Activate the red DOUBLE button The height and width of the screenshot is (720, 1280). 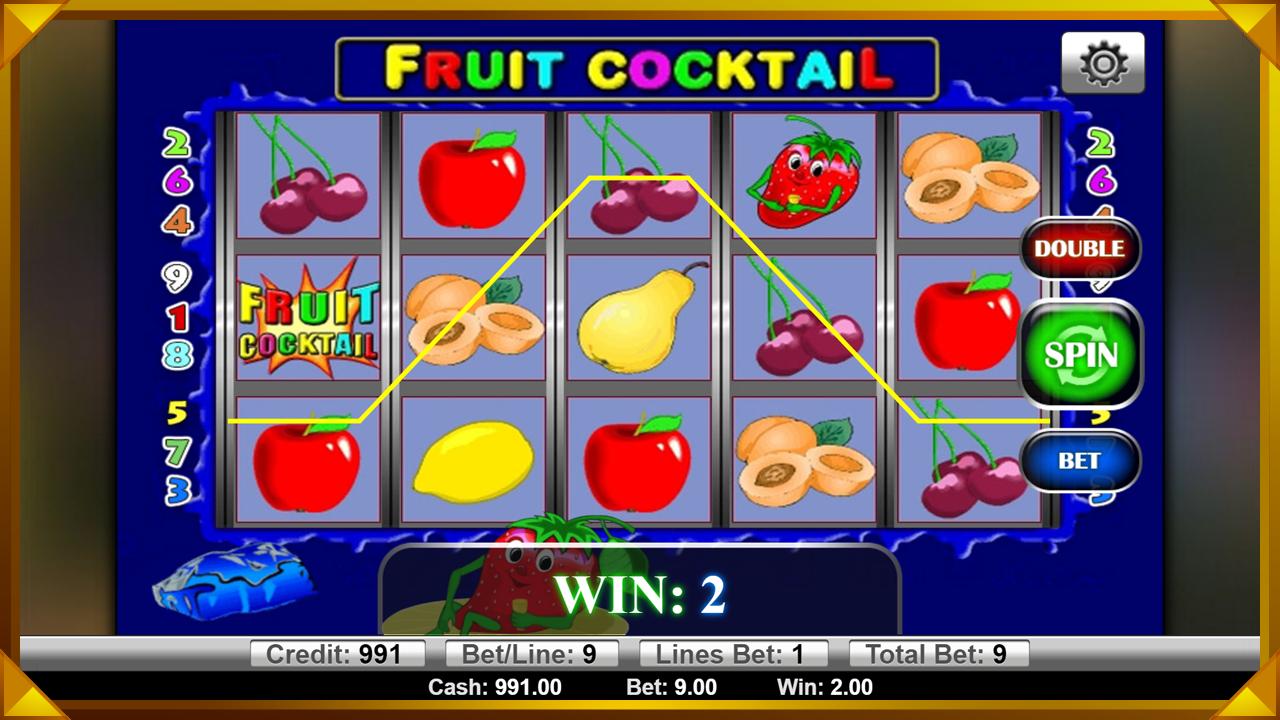pyautogui.click(x=1080, y=249)
